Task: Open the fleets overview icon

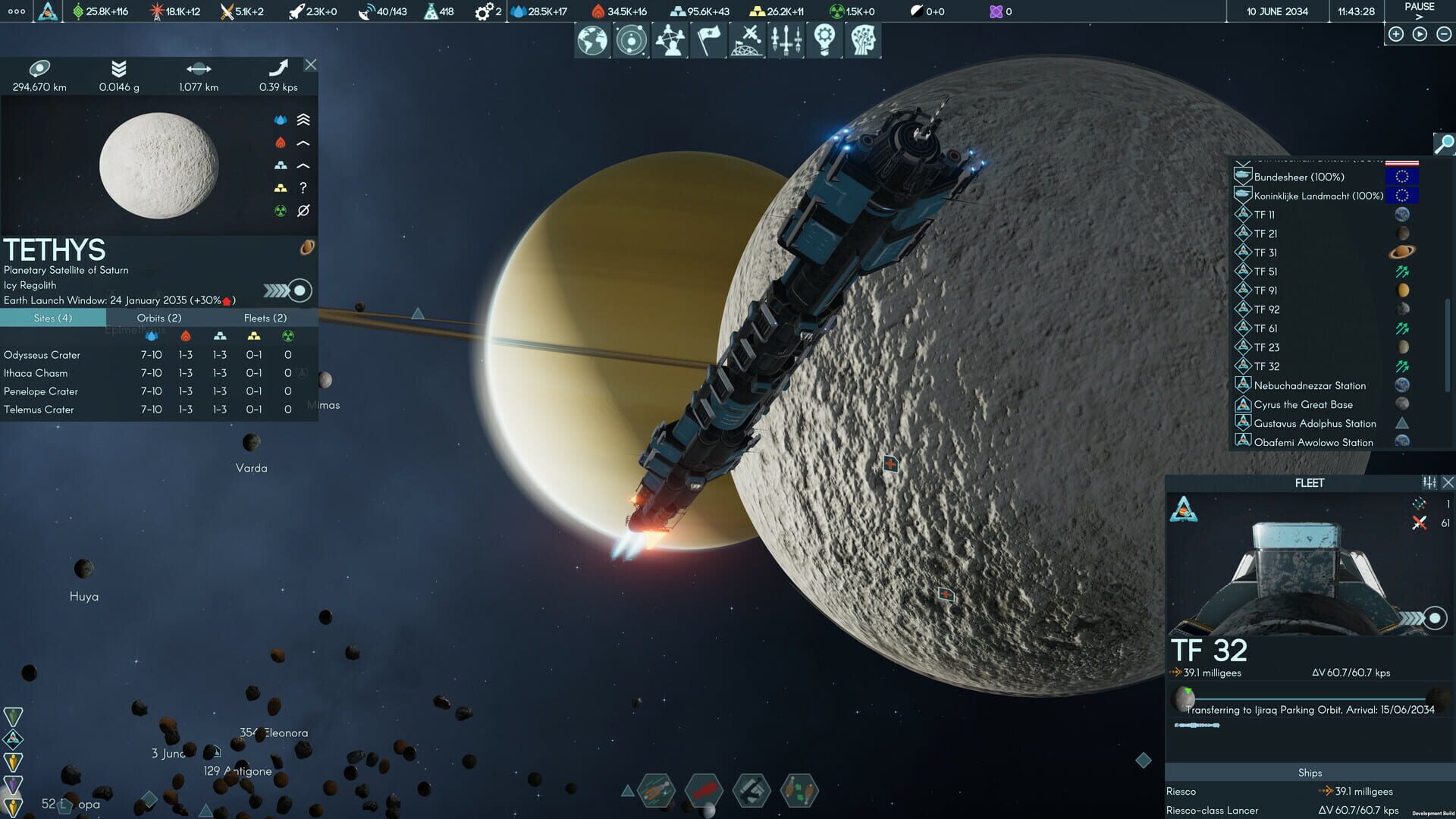Action: coord(788,39)
